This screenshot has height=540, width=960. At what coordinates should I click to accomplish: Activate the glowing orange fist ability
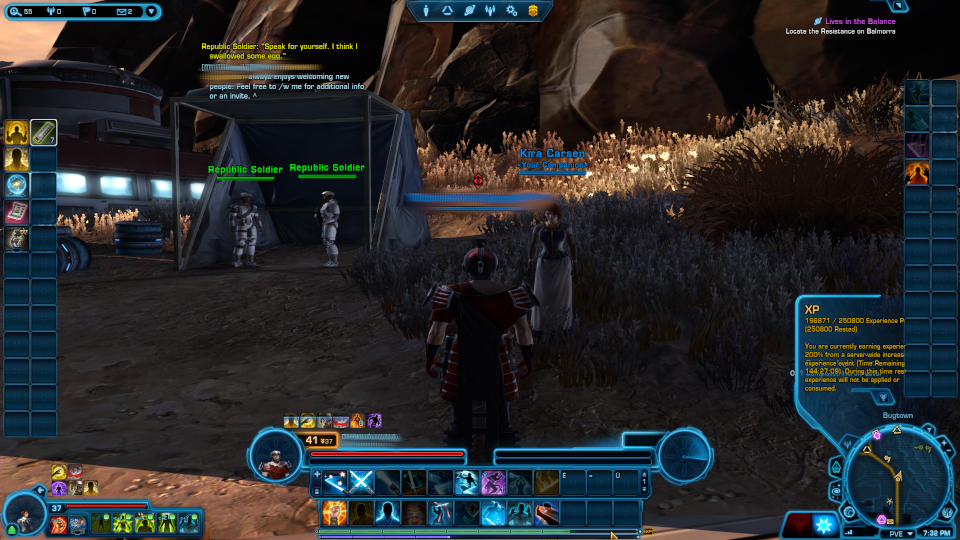[x=335, y=513]
